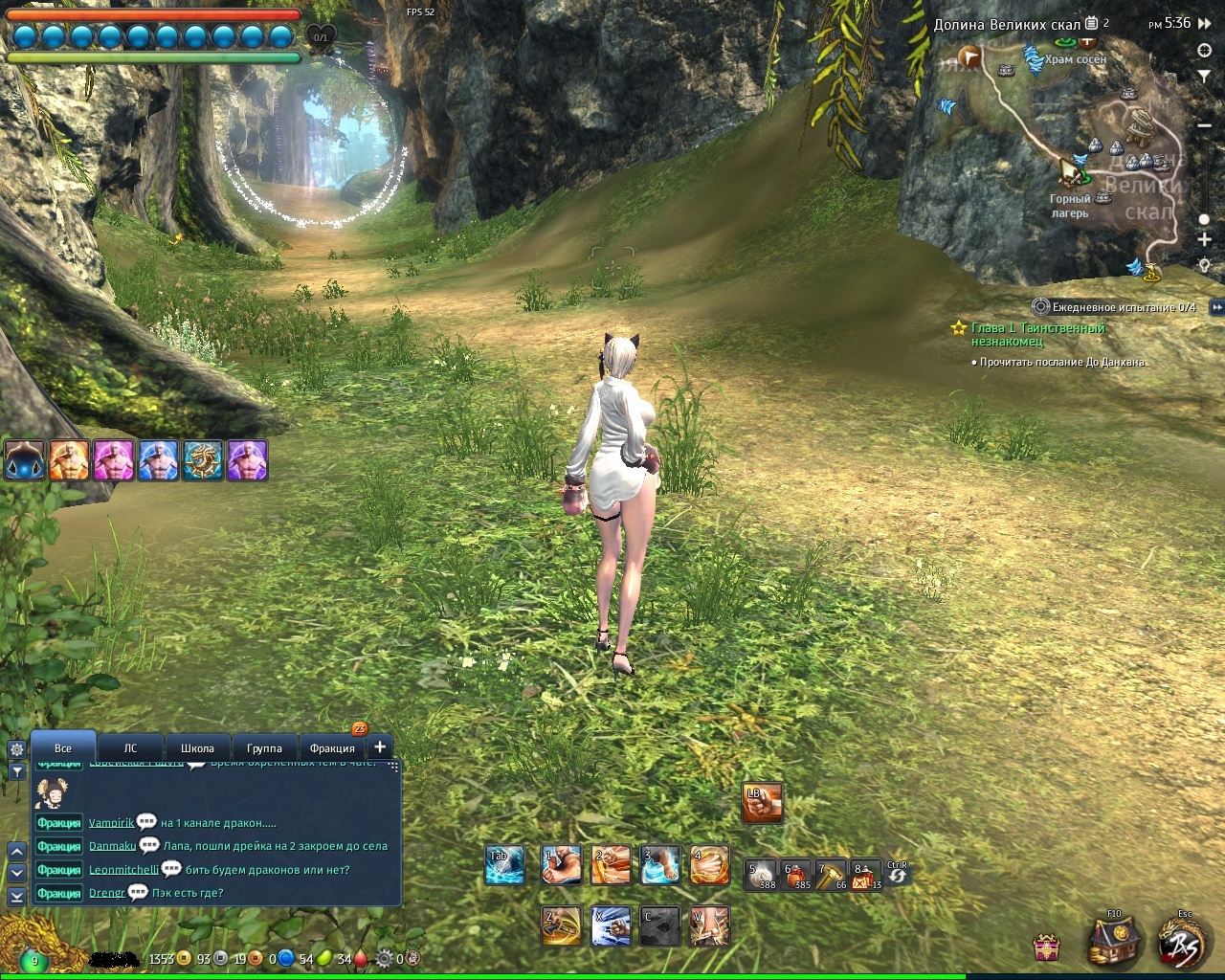Swap the quick-slot item bar set
This screenshot has width=1225, height=980.
[x=898, y=875]
